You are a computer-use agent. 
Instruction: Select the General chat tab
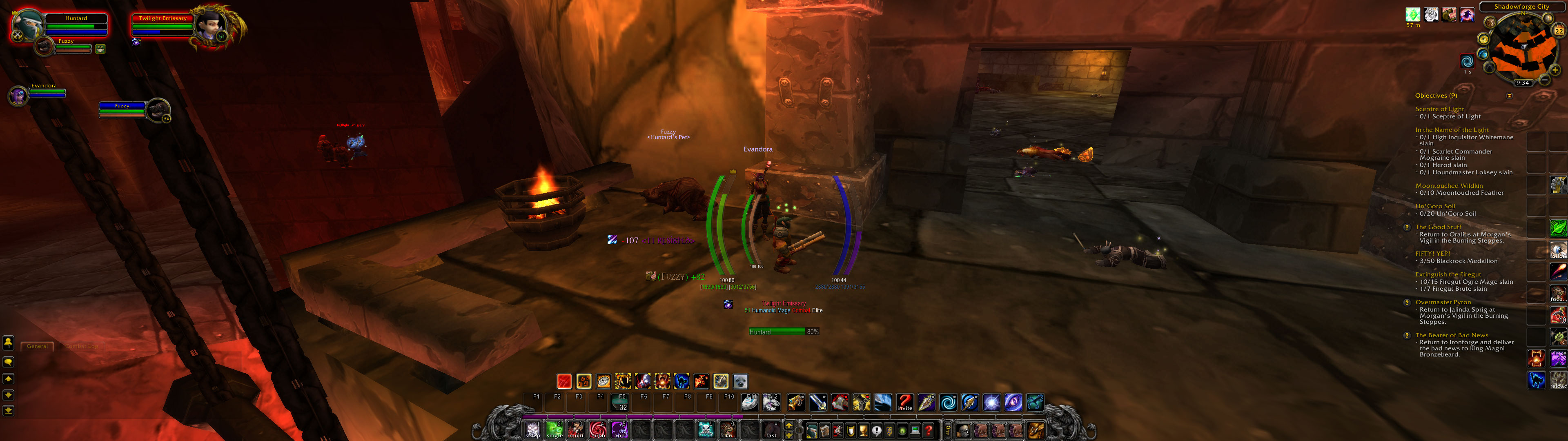click(38, 345)
